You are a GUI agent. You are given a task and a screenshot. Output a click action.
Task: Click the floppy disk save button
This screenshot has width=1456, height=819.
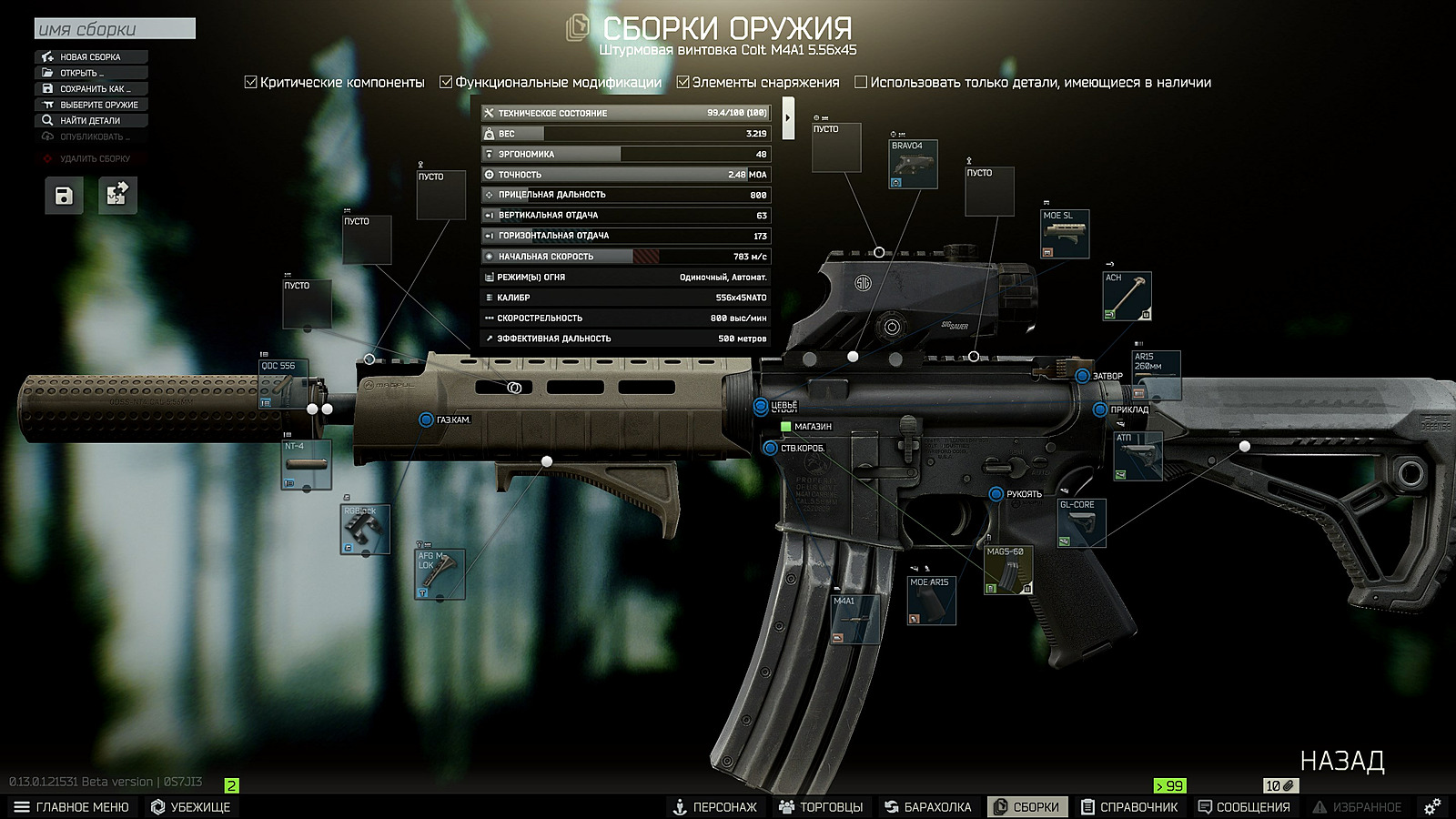pos(64,196)
